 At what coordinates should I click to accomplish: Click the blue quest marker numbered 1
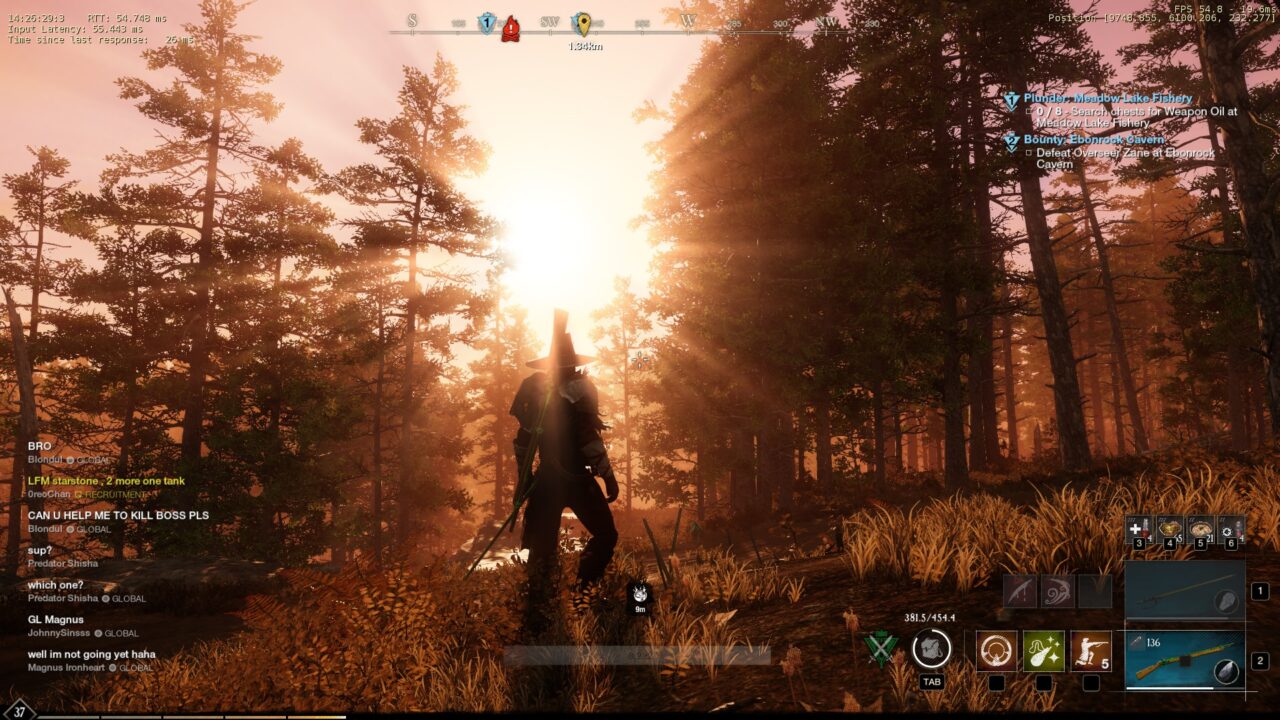point(487,23)
